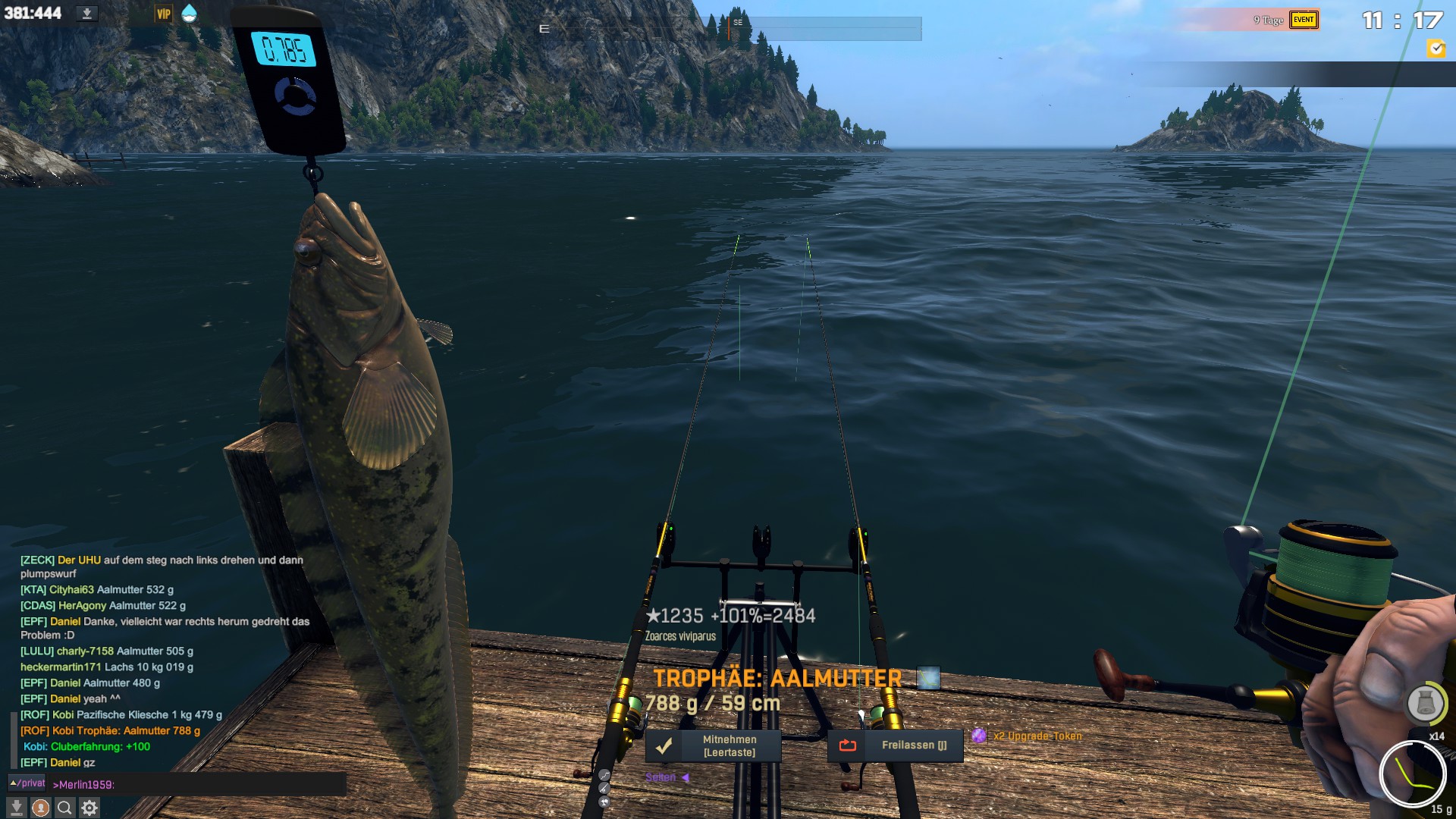
Task: Click the orange player profile chat icon
Action: [41, 808]
